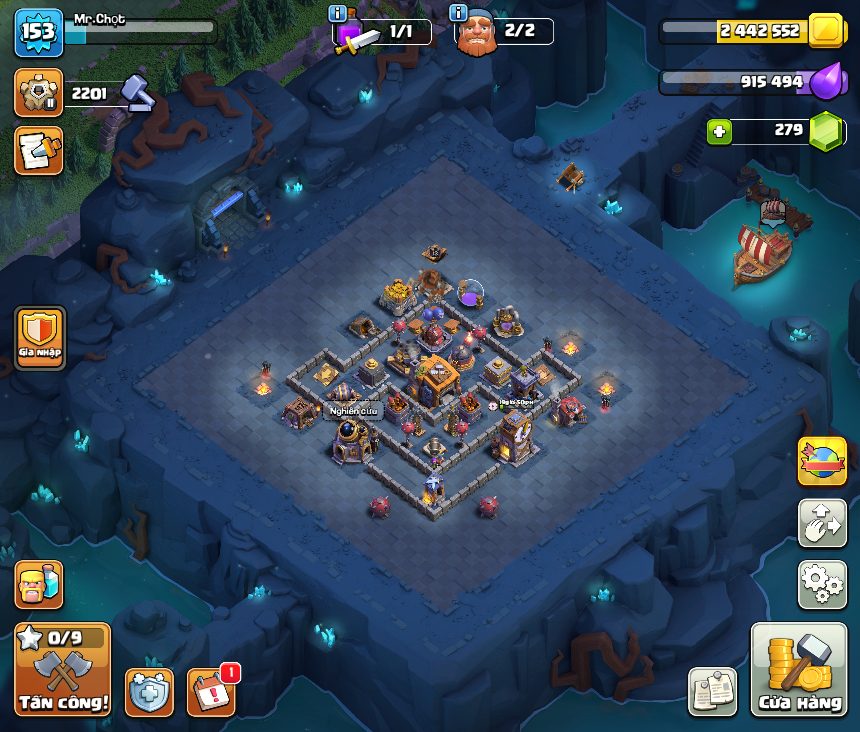Click the gold coin resource icon
The height and width of the screenshot is (732, 860).
point(826,31)
